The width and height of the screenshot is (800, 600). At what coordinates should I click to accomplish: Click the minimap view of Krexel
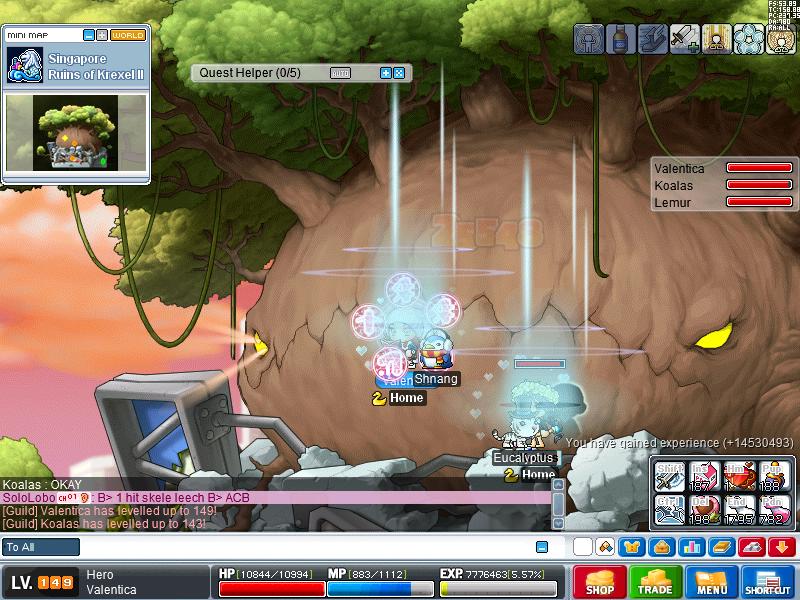pyautogui.click(x=76, y=133)
